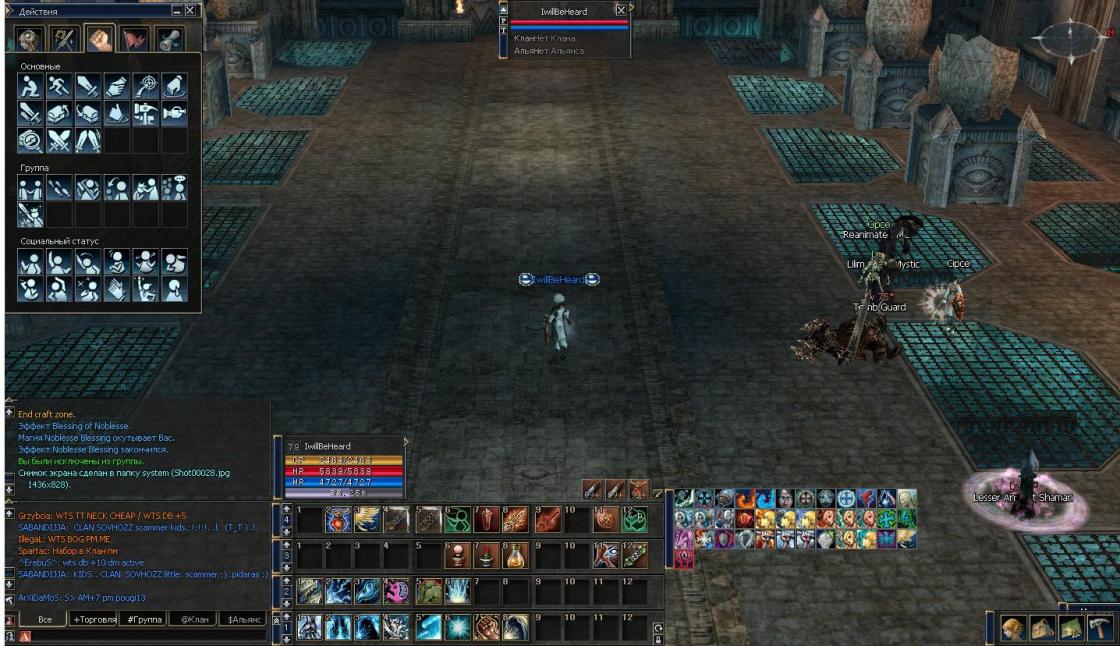Open the magnifying glass tab in Действия

[x=31, y=39]
